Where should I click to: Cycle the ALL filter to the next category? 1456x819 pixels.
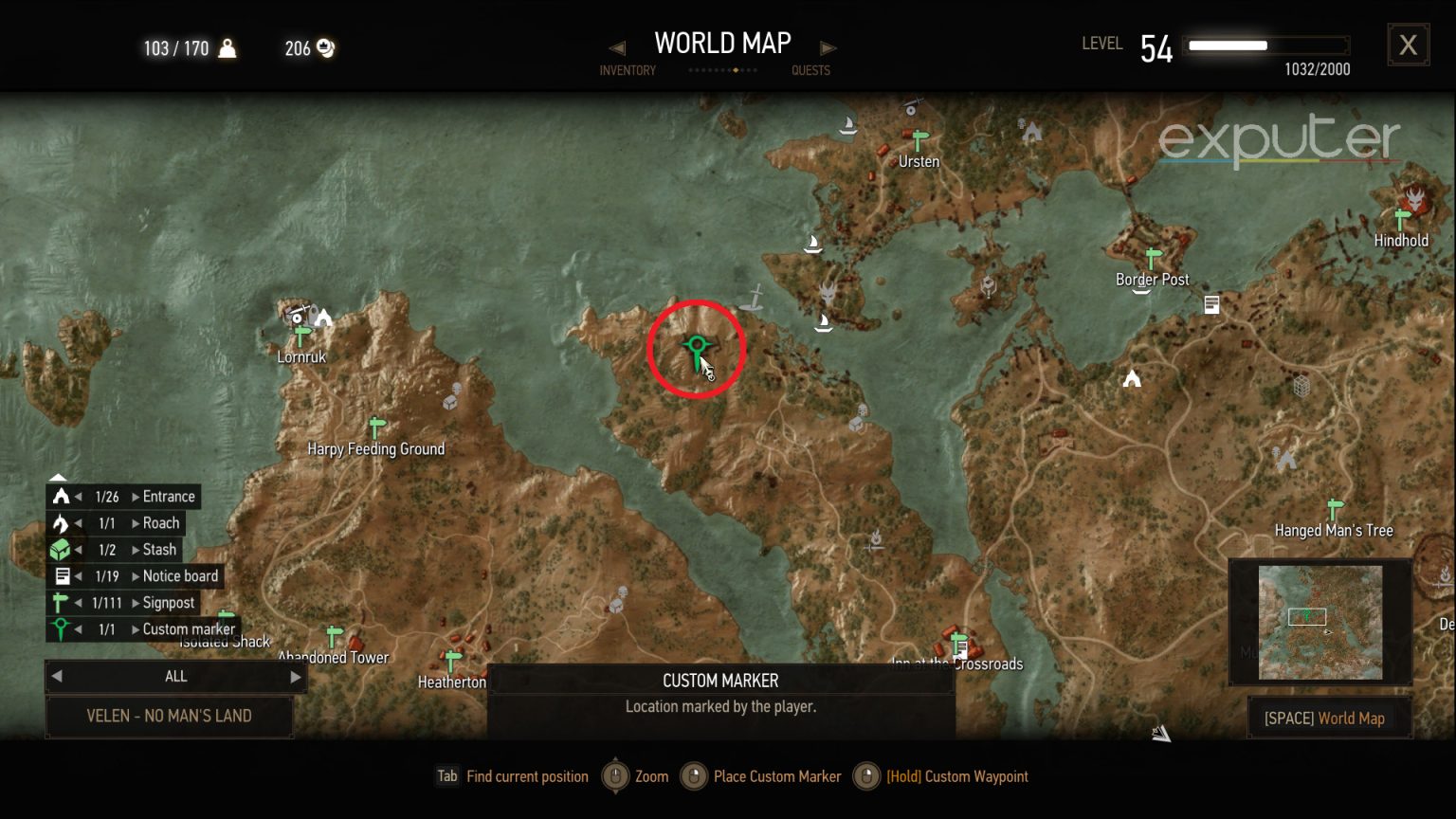click(295, 677)
